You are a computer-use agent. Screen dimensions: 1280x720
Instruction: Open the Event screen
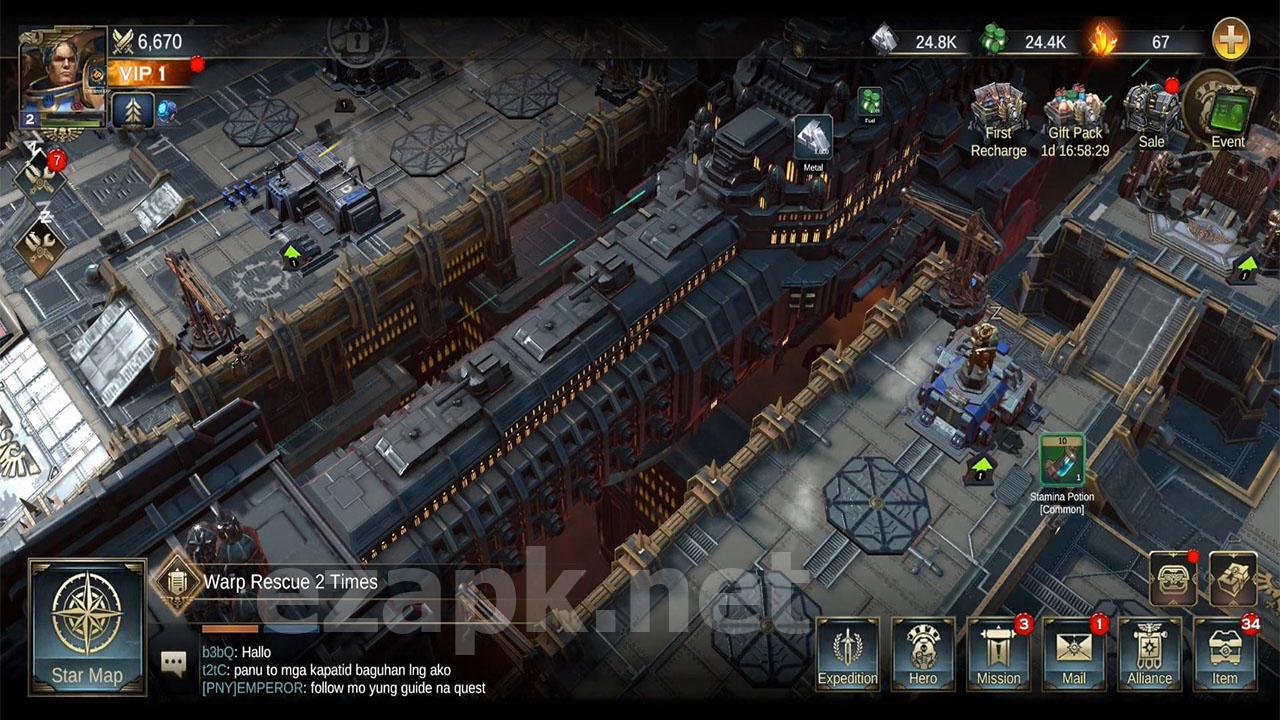(1227, 110)
